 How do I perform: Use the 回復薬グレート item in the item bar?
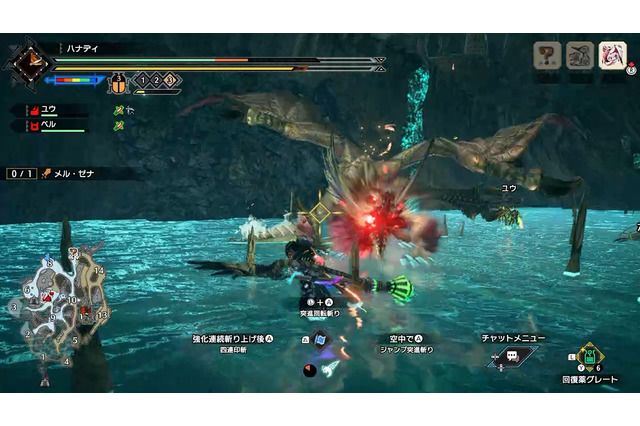click(x=590, y=357)
